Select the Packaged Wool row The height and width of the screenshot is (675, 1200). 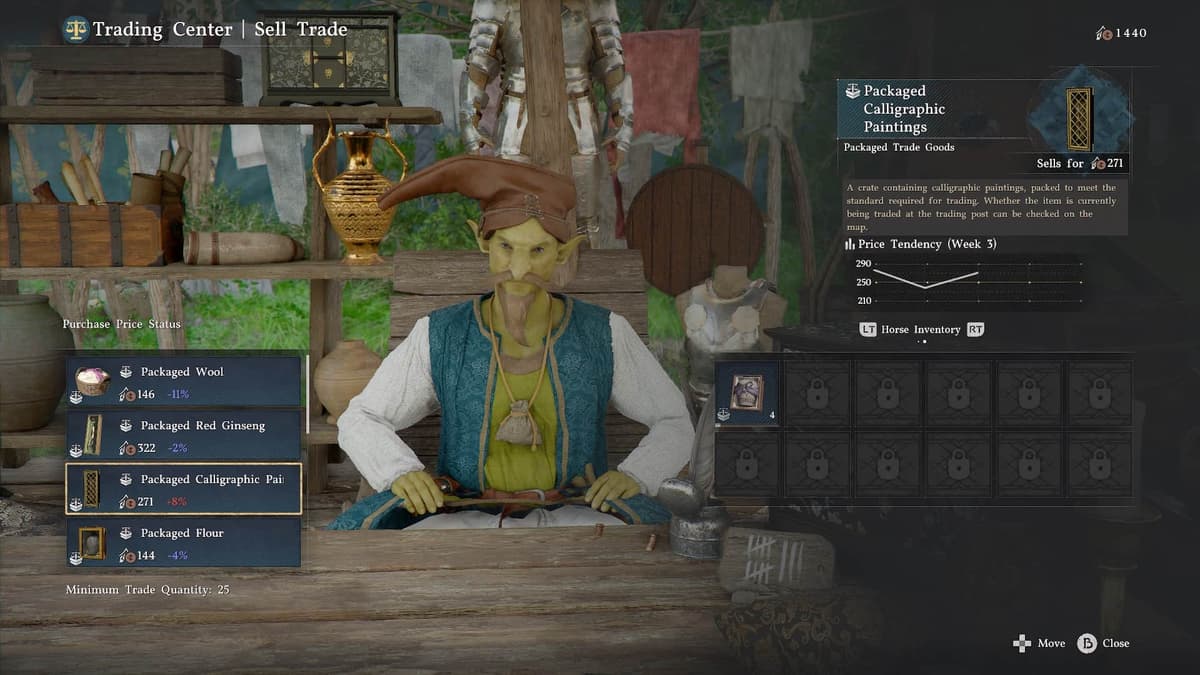pyautogui.click(x=184, y=382)
